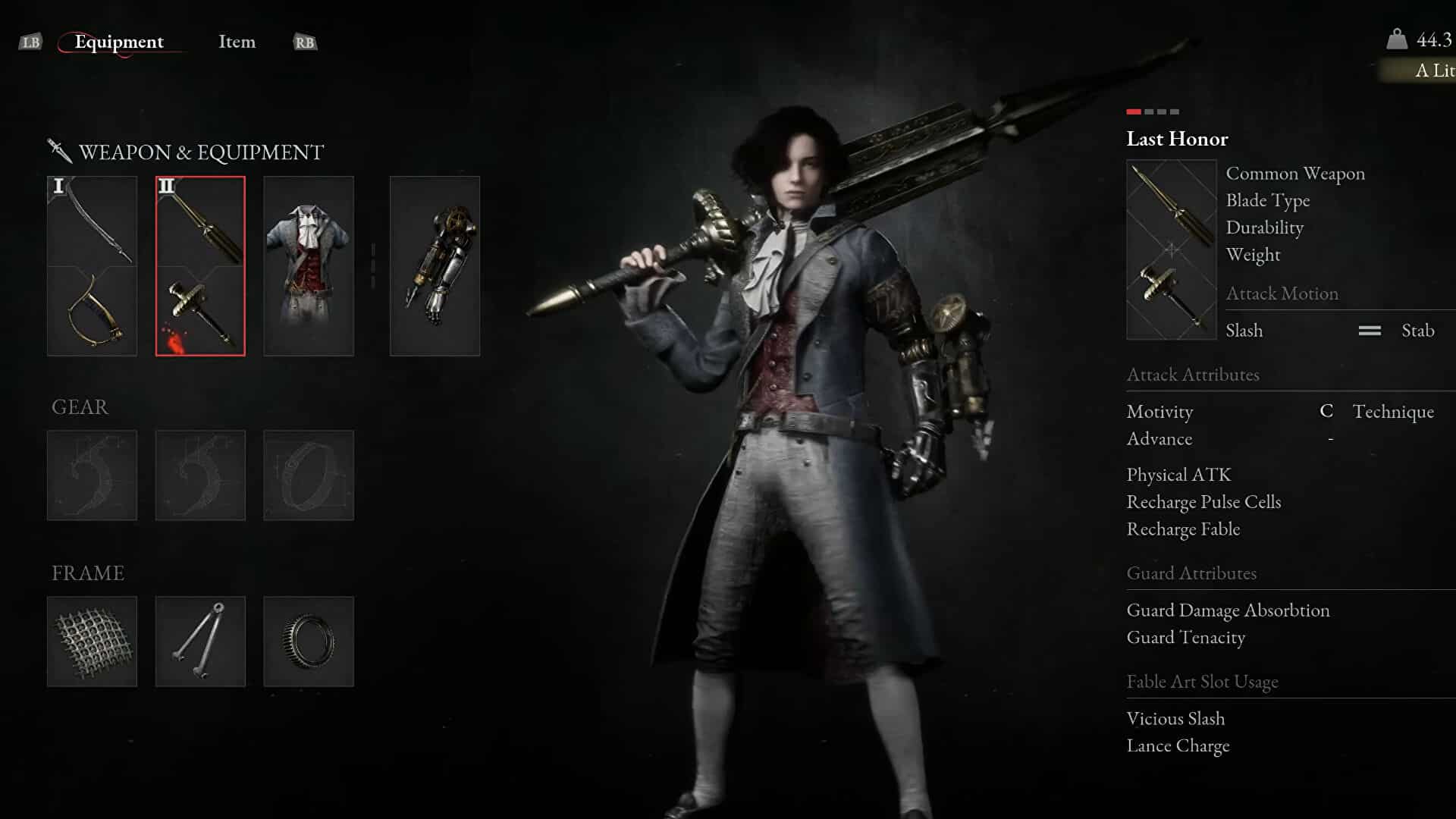Switch to the Equipment tab
The image size is (1456, 819).
[x=119, y=42]
